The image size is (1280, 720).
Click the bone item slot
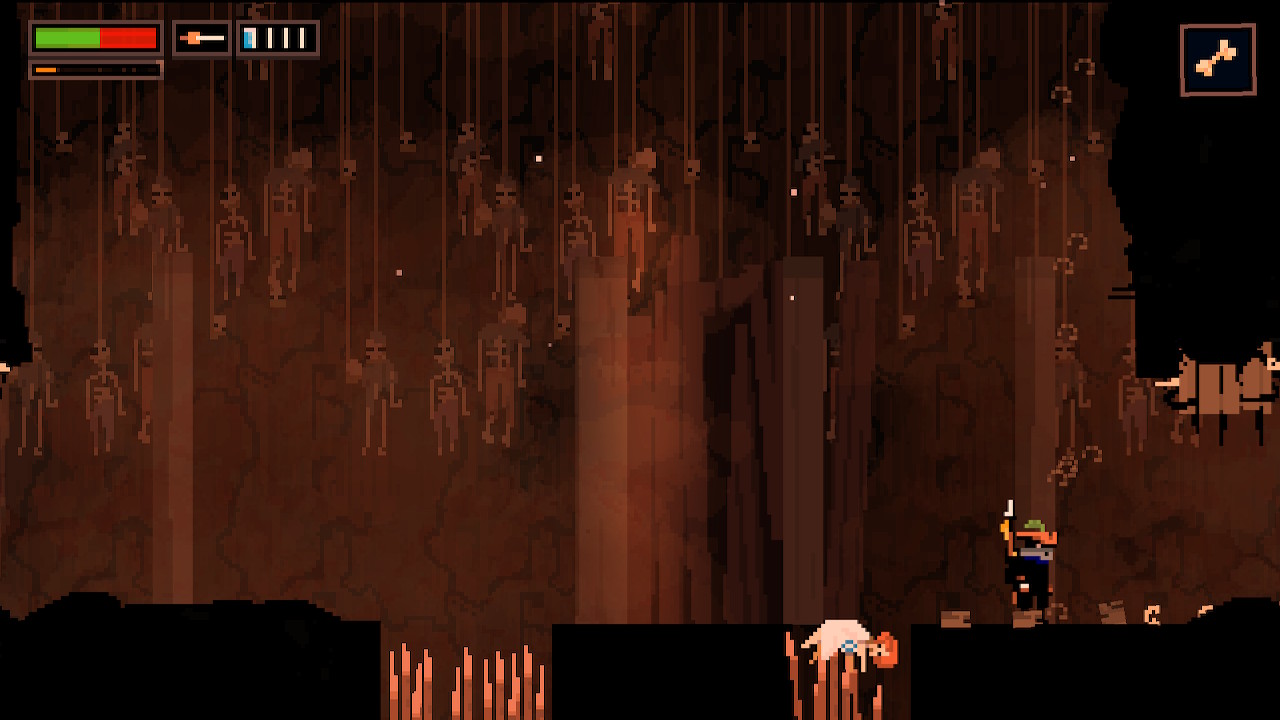(1217, 61)
